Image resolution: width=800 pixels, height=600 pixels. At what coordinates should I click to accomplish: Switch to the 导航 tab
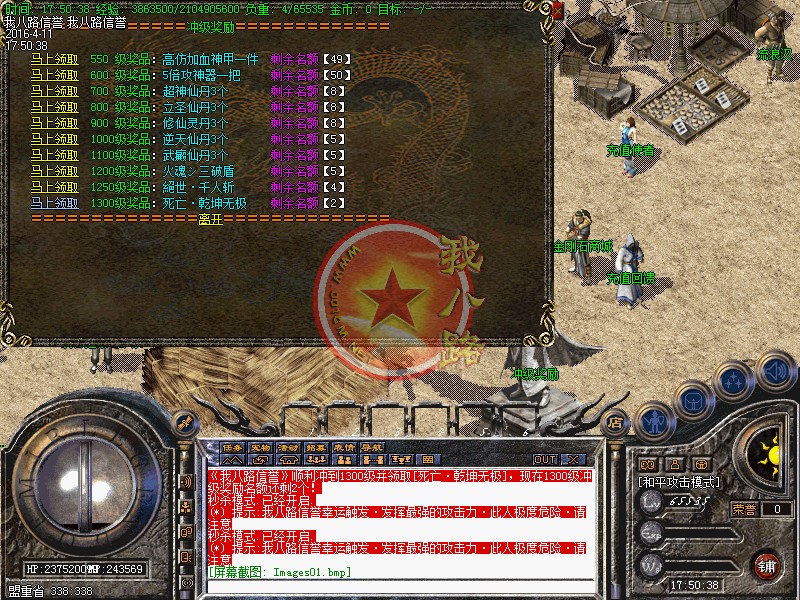(x=373, y=447)
